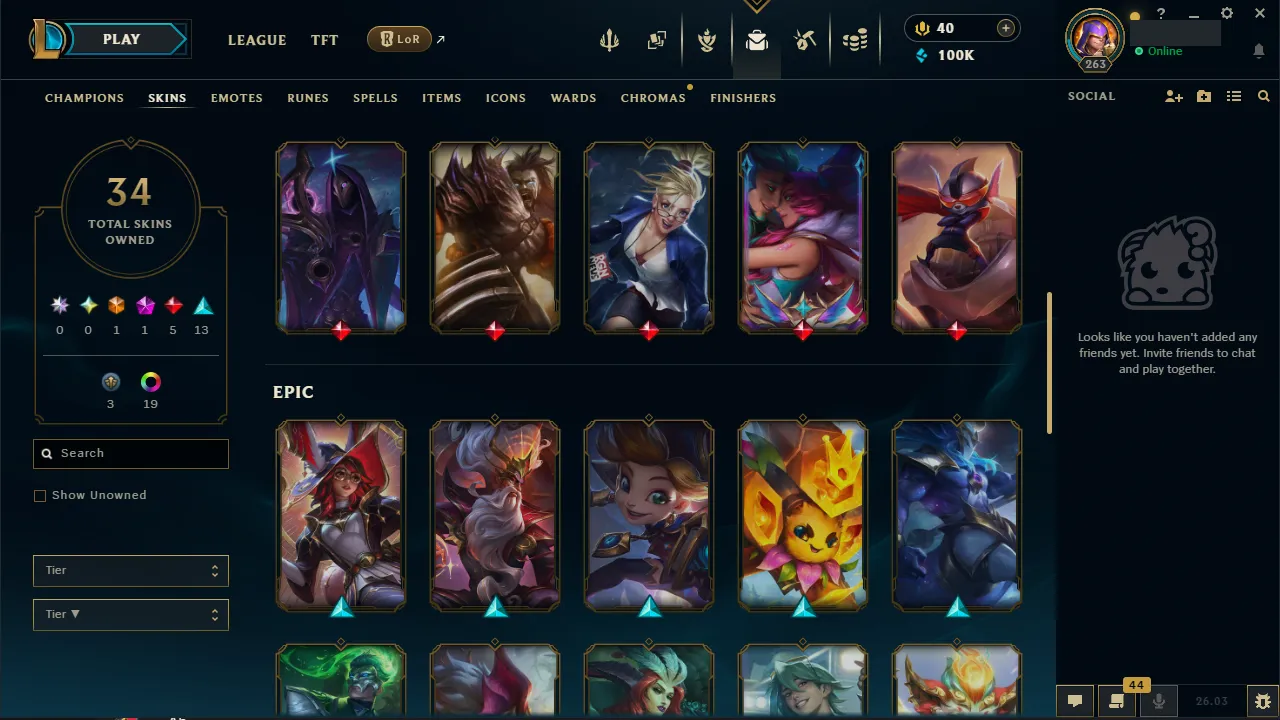This screenshot has height=720, width=1280.
Task: Toggle the chat bubble at bottom right
Action: [x=1075, y=700]
